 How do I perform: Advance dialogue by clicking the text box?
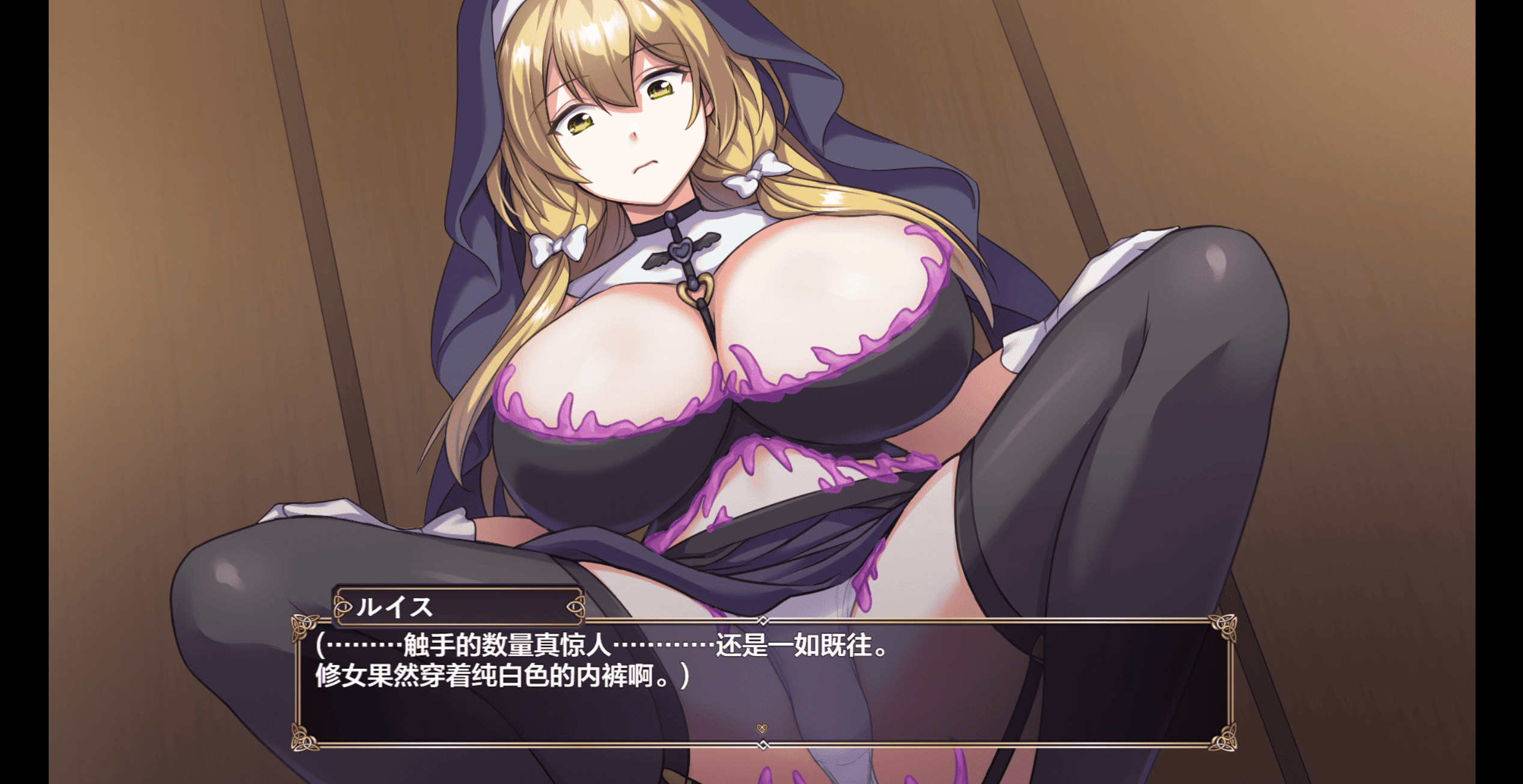763,691
